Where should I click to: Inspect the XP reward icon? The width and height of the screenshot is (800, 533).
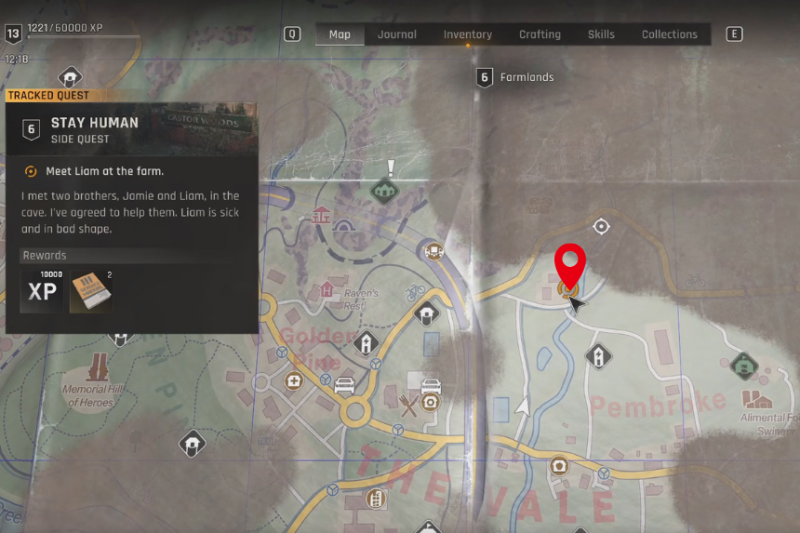42,291
